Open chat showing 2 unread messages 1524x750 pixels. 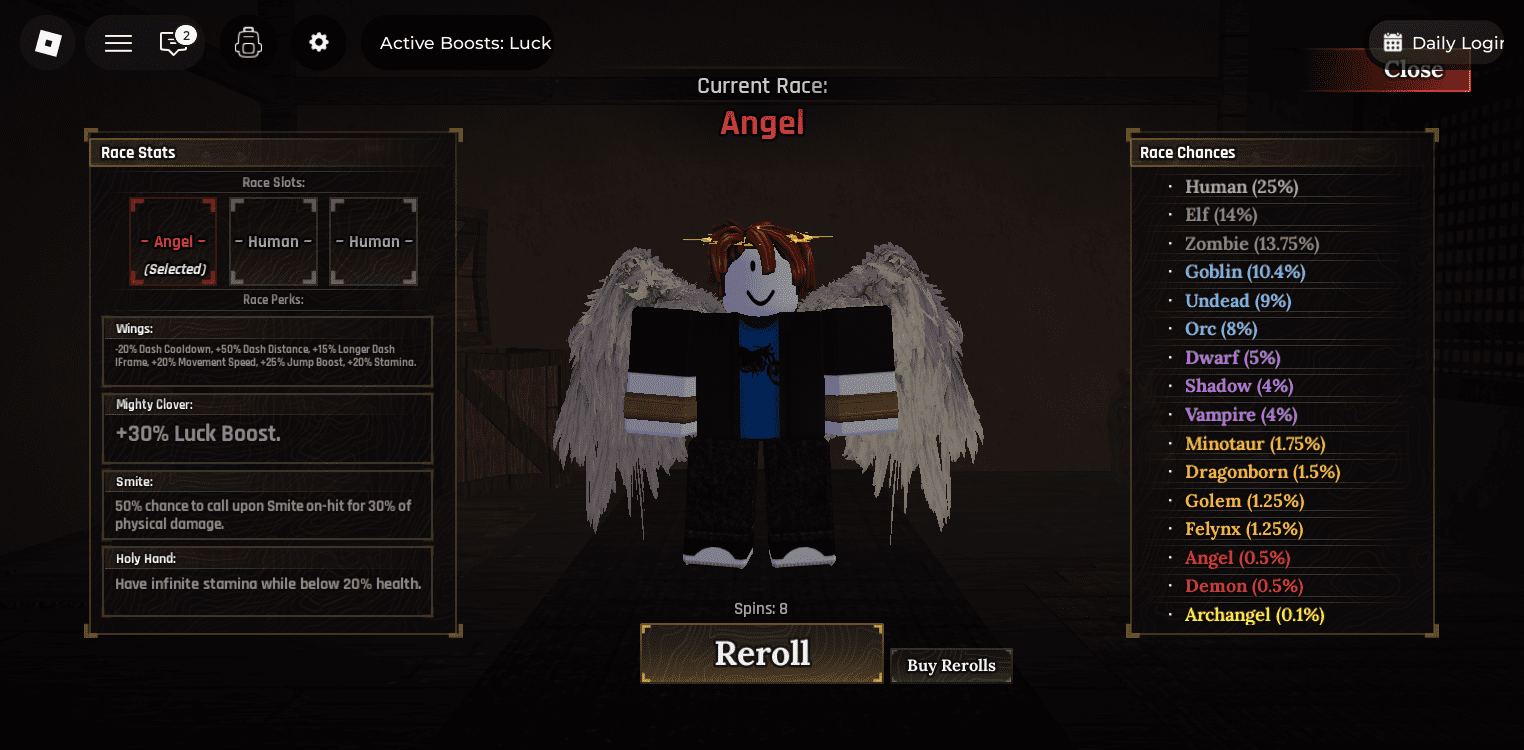pos(175,43)
